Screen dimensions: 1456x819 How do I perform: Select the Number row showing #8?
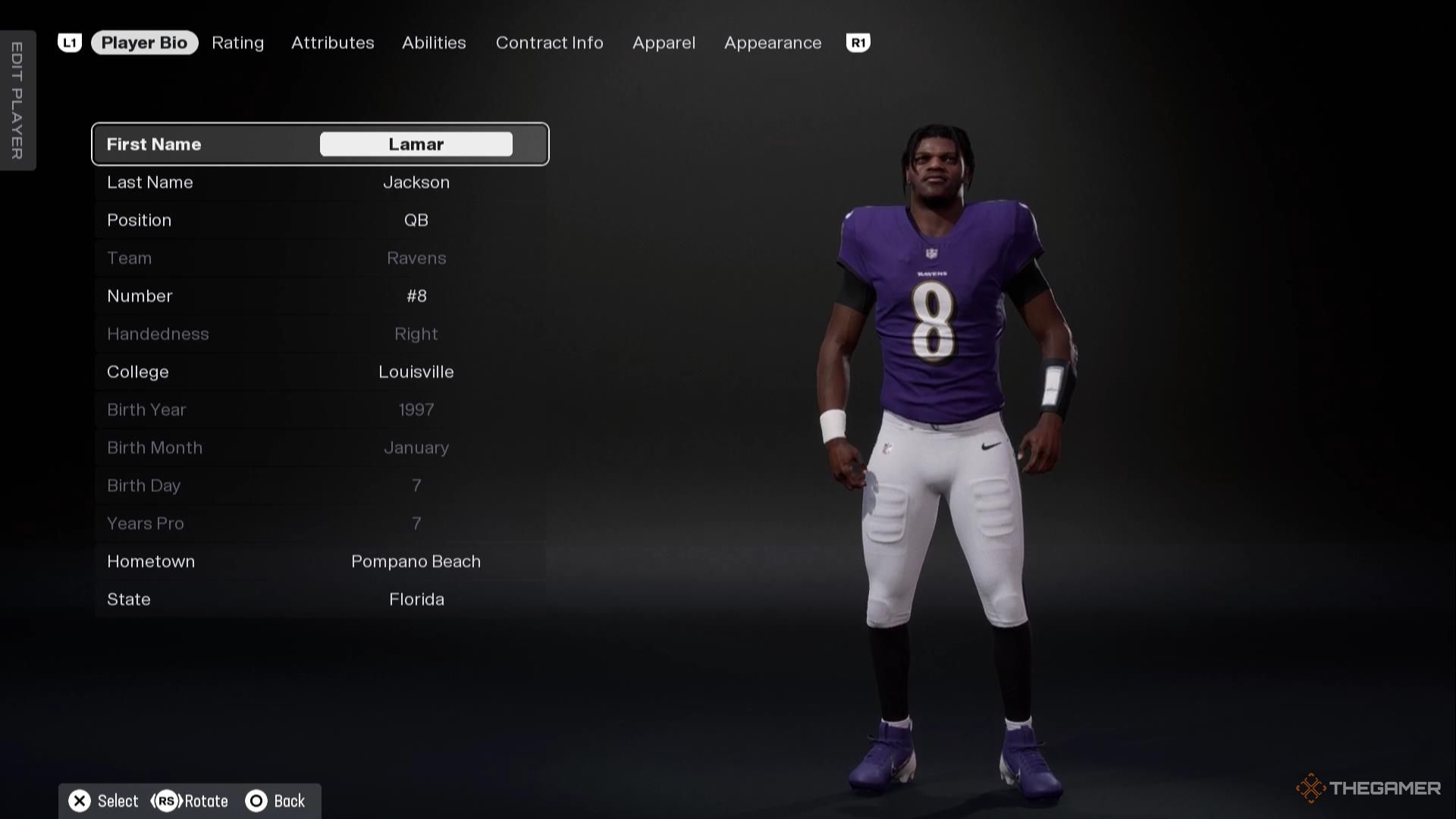pyautogui.click(x=320, y=296)
